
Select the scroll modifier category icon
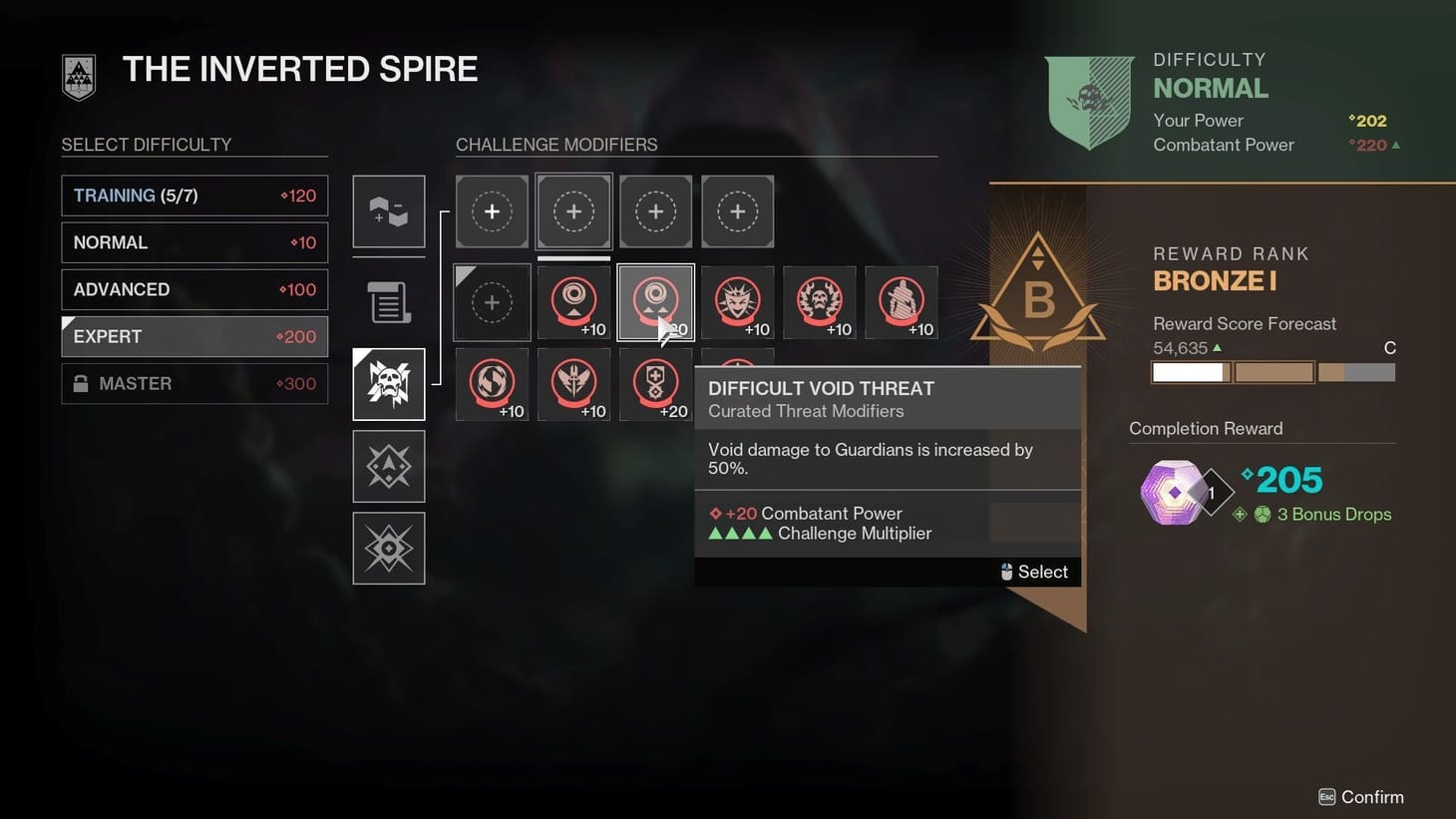tap(388, 302)
